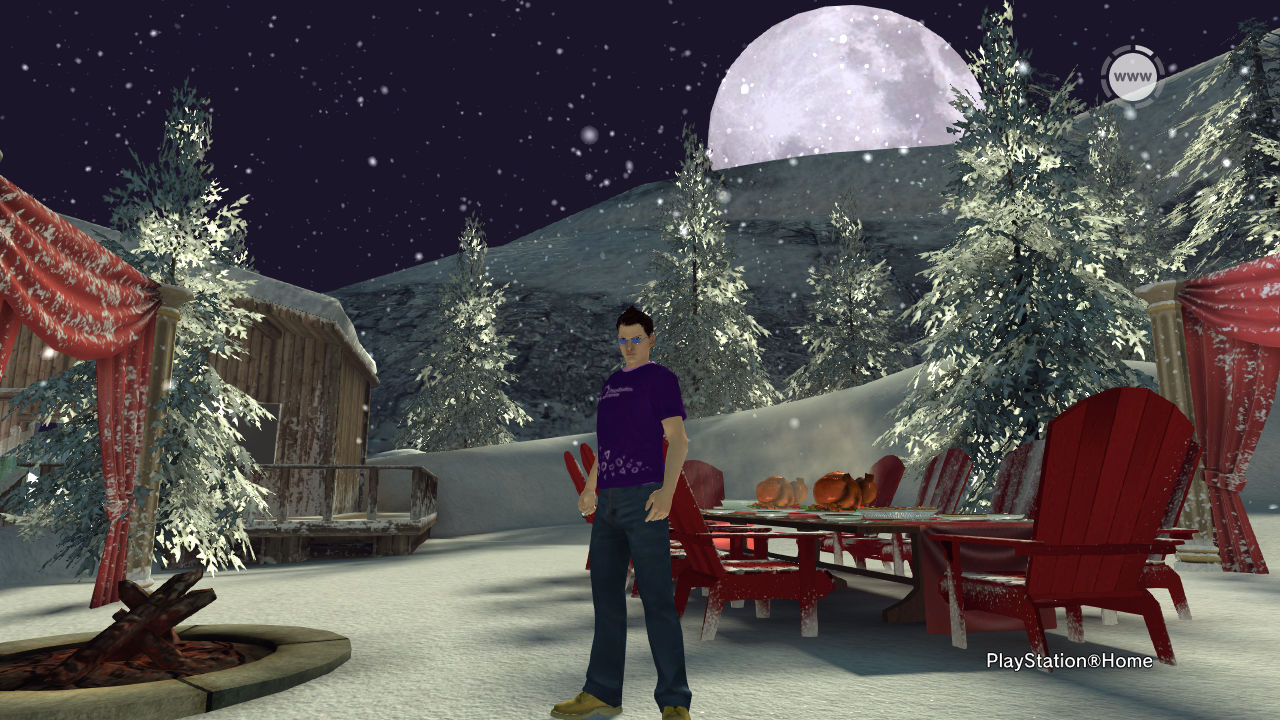Click the WWW globe icon
1280x720 pixels.
(x=1132, y=77)
